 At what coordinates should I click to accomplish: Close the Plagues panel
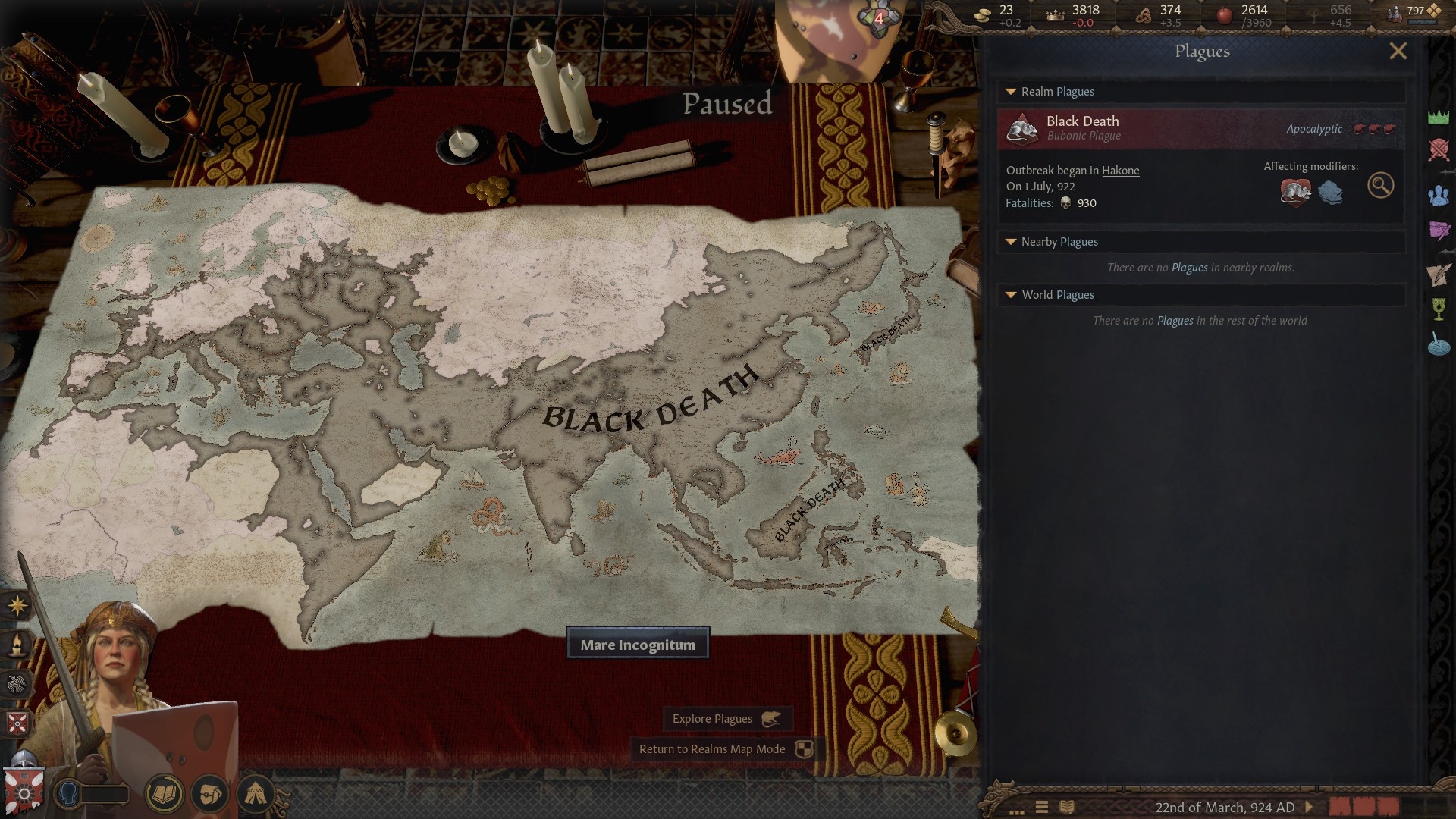tap(1398, 51)
